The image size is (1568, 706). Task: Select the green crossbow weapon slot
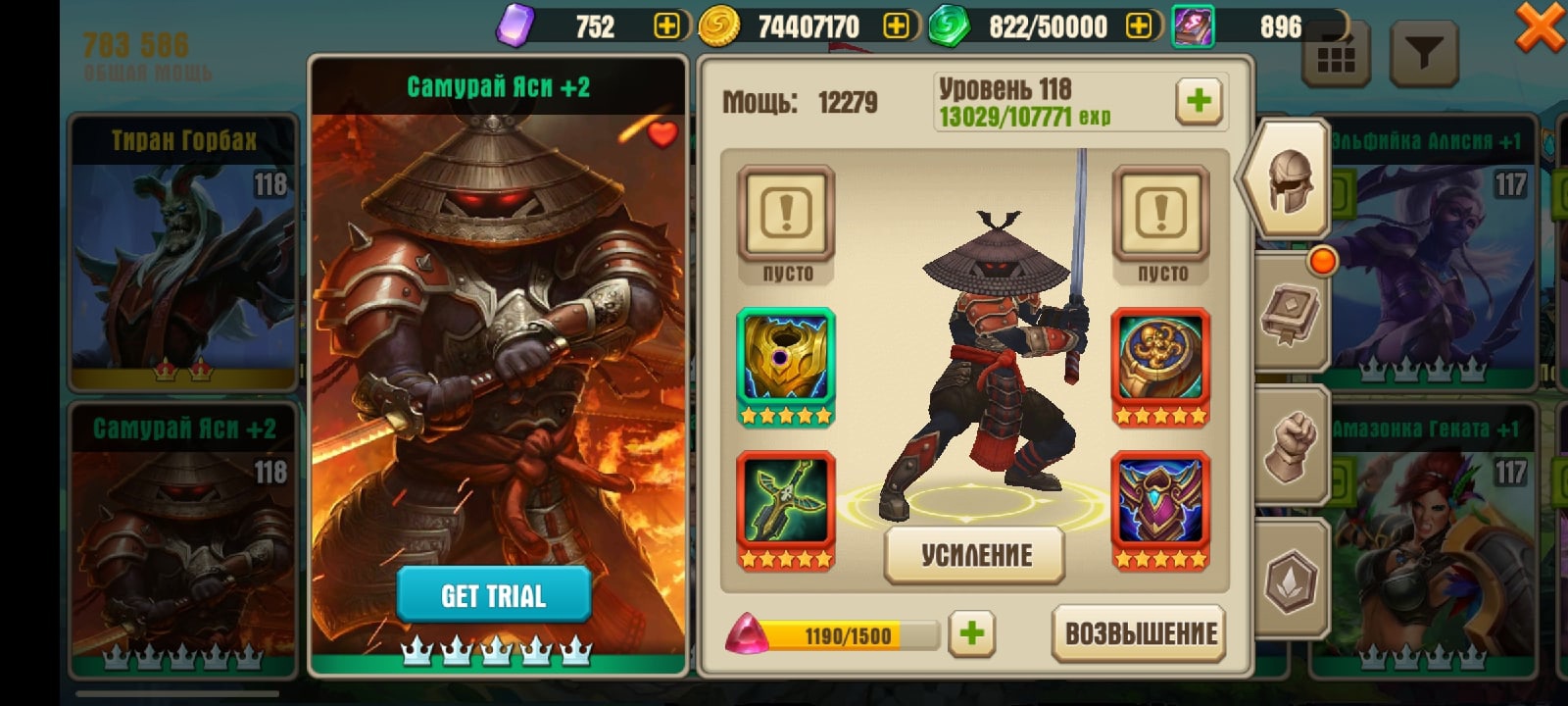[785, 509]
